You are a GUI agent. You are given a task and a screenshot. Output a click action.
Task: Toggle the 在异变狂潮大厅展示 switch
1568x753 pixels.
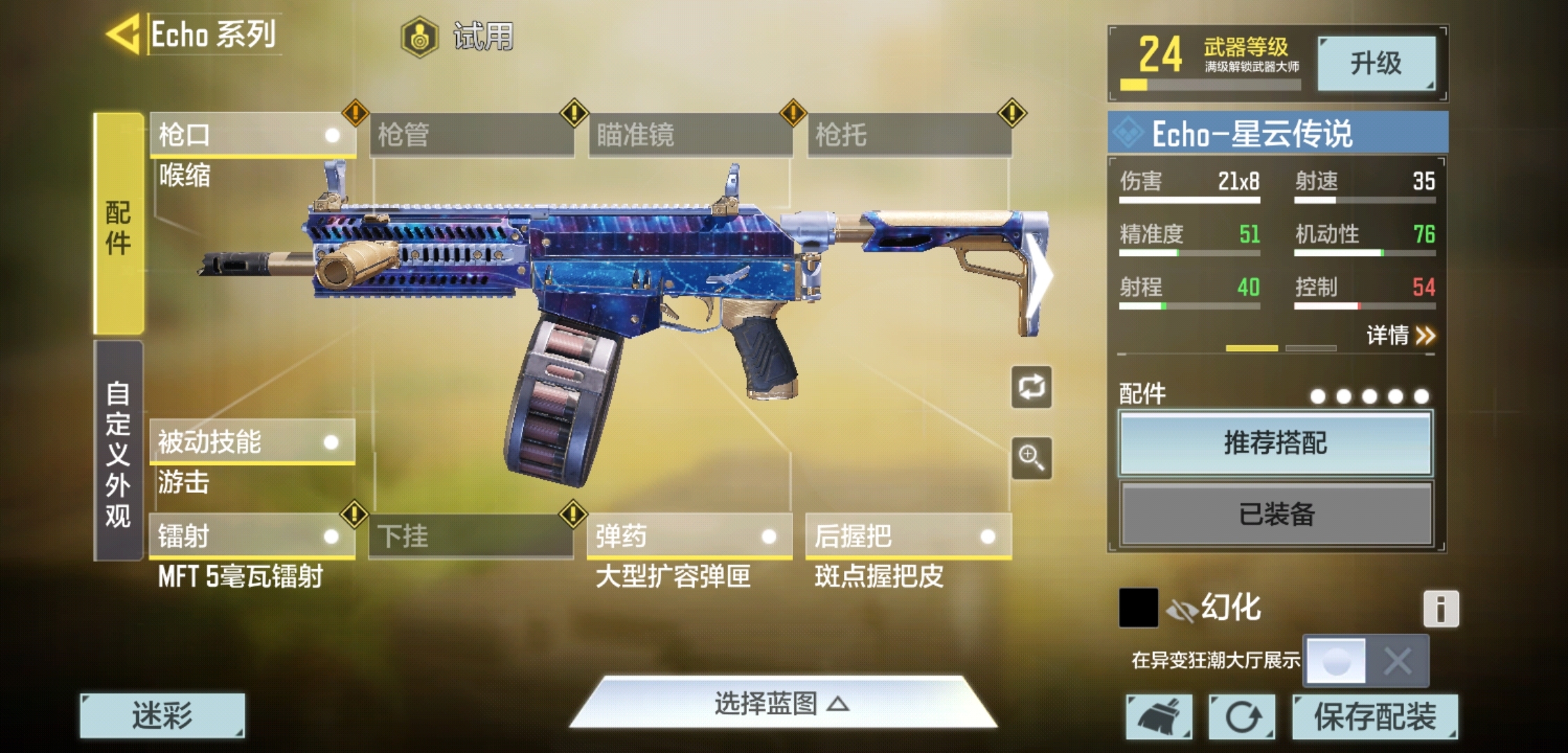point(1365,660)
